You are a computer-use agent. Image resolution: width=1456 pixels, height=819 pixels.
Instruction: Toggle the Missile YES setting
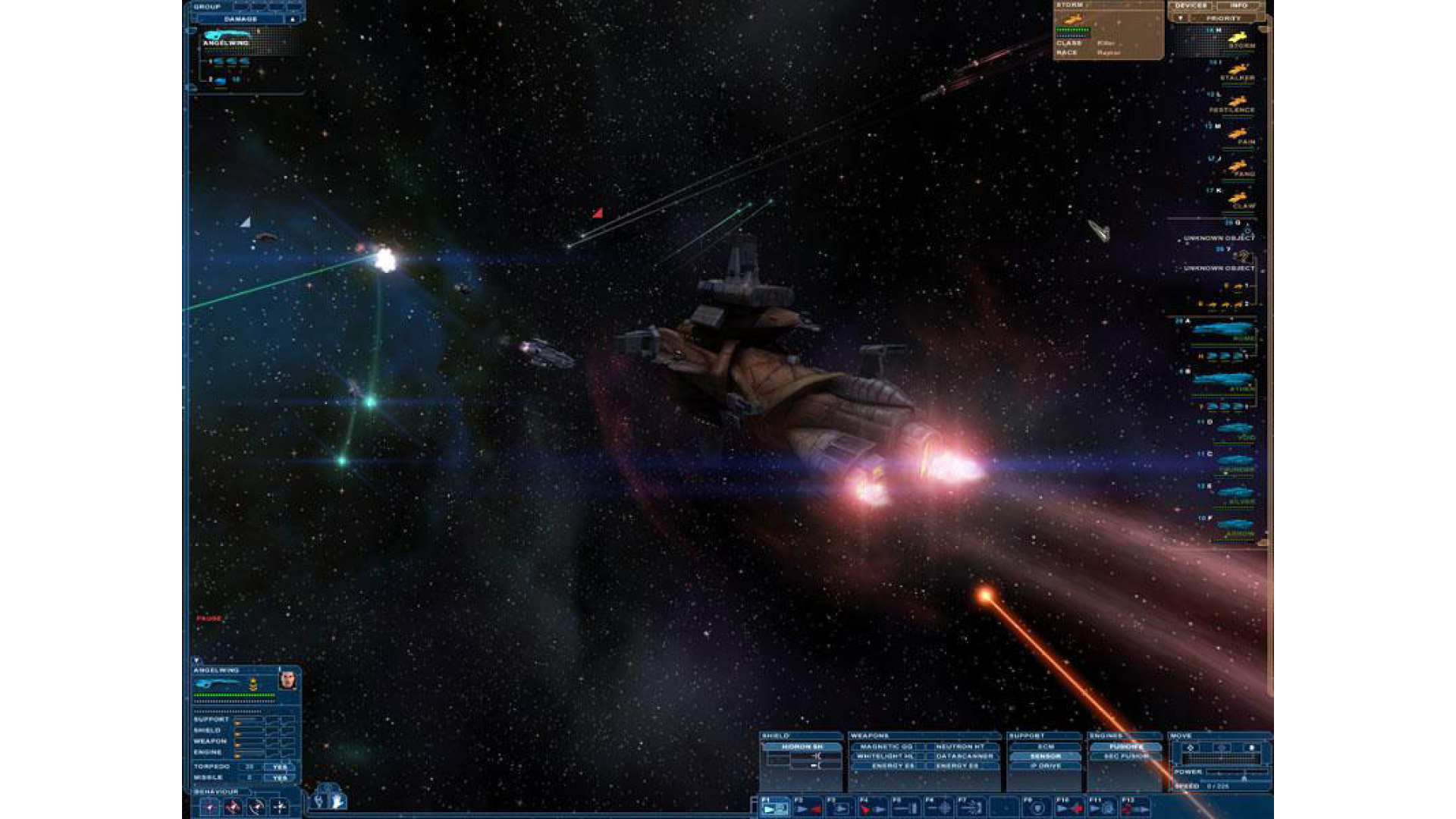(280, 777)
